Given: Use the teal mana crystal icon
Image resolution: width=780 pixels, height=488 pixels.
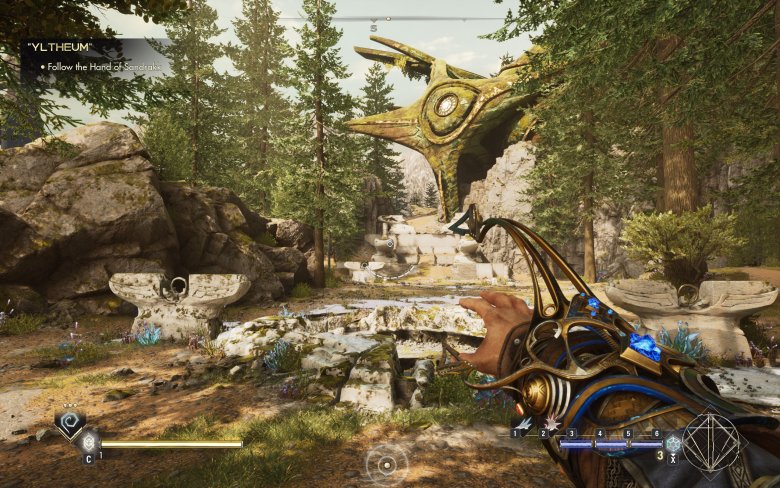Looking at the screenshot, I should pos(673,443).
